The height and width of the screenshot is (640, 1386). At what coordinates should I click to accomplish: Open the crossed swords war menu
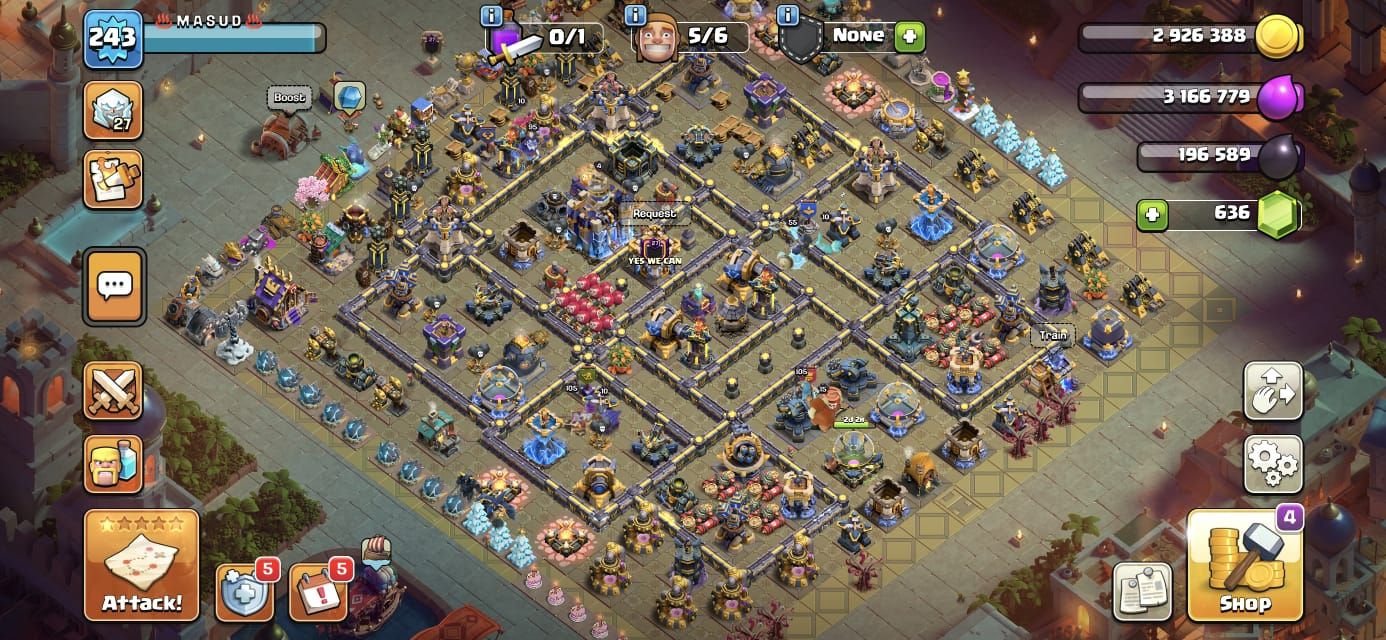click(113, 391)
